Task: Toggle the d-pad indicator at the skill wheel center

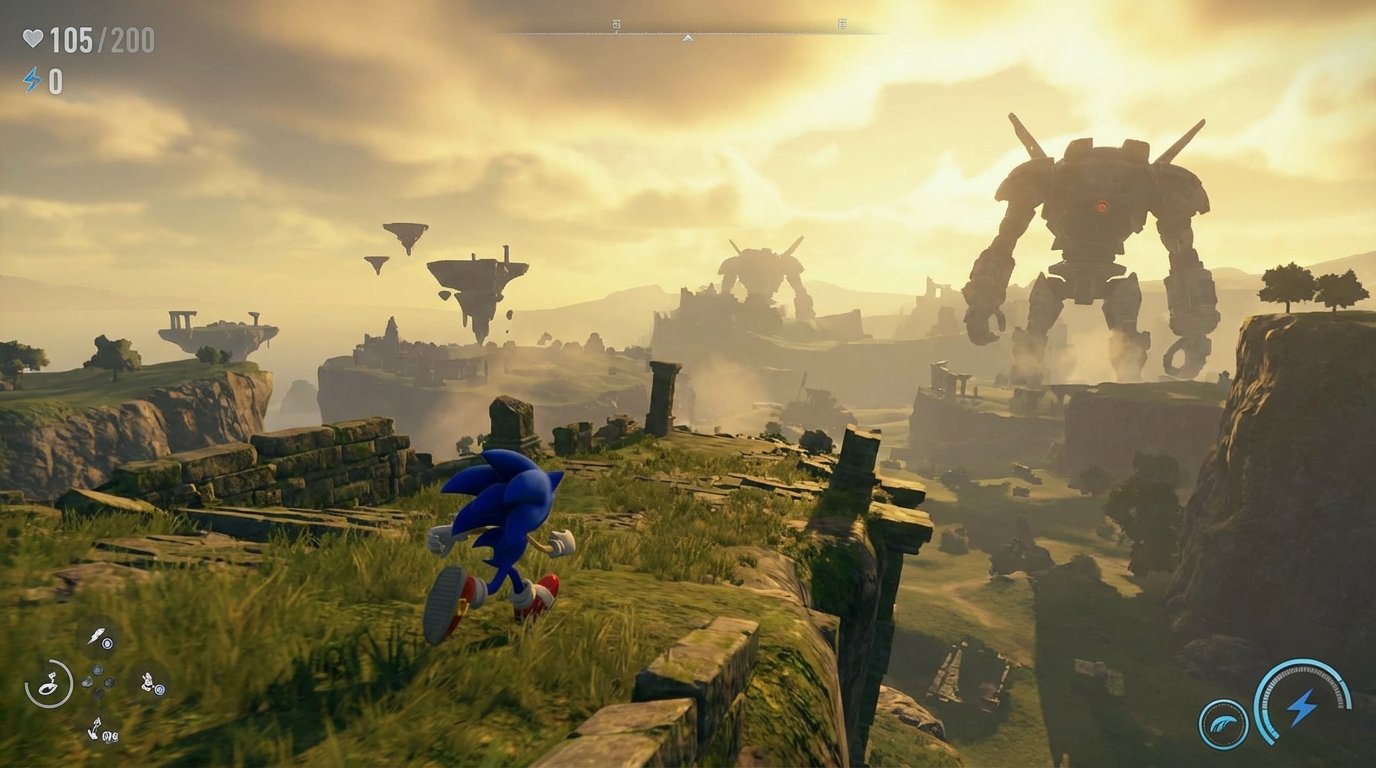Action: point(98,682)
